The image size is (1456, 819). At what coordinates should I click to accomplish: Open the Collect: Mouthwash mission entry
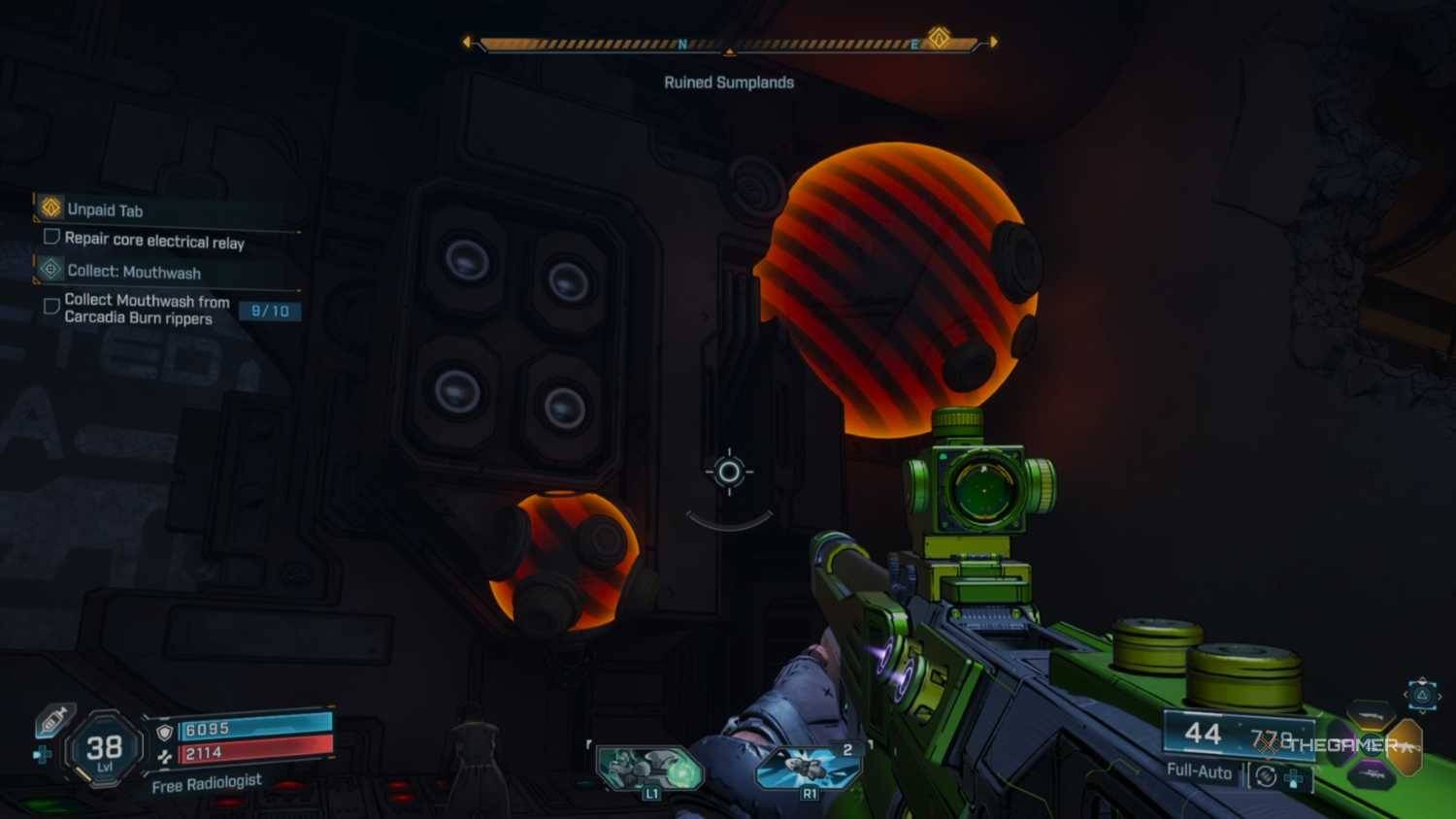pyautogui.click(x=134, y=272)
